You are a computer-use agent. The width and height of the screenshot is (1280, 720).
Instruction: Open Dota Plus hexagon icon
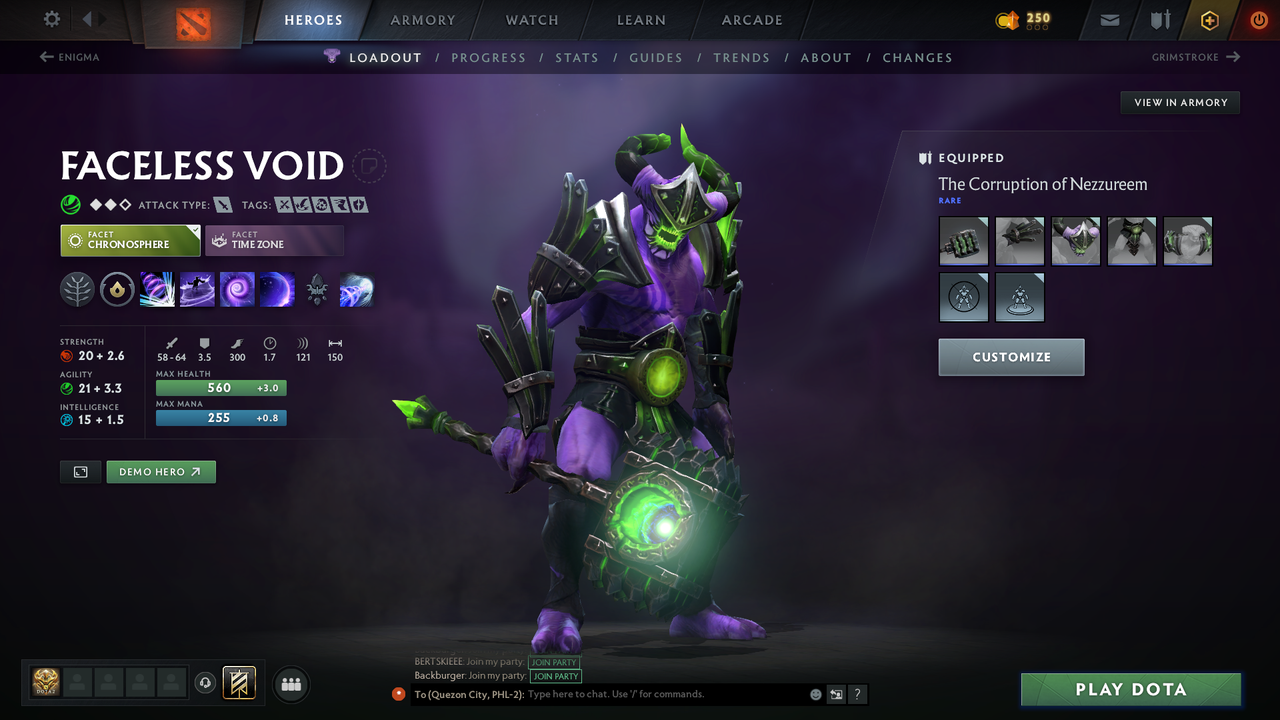1209,19
